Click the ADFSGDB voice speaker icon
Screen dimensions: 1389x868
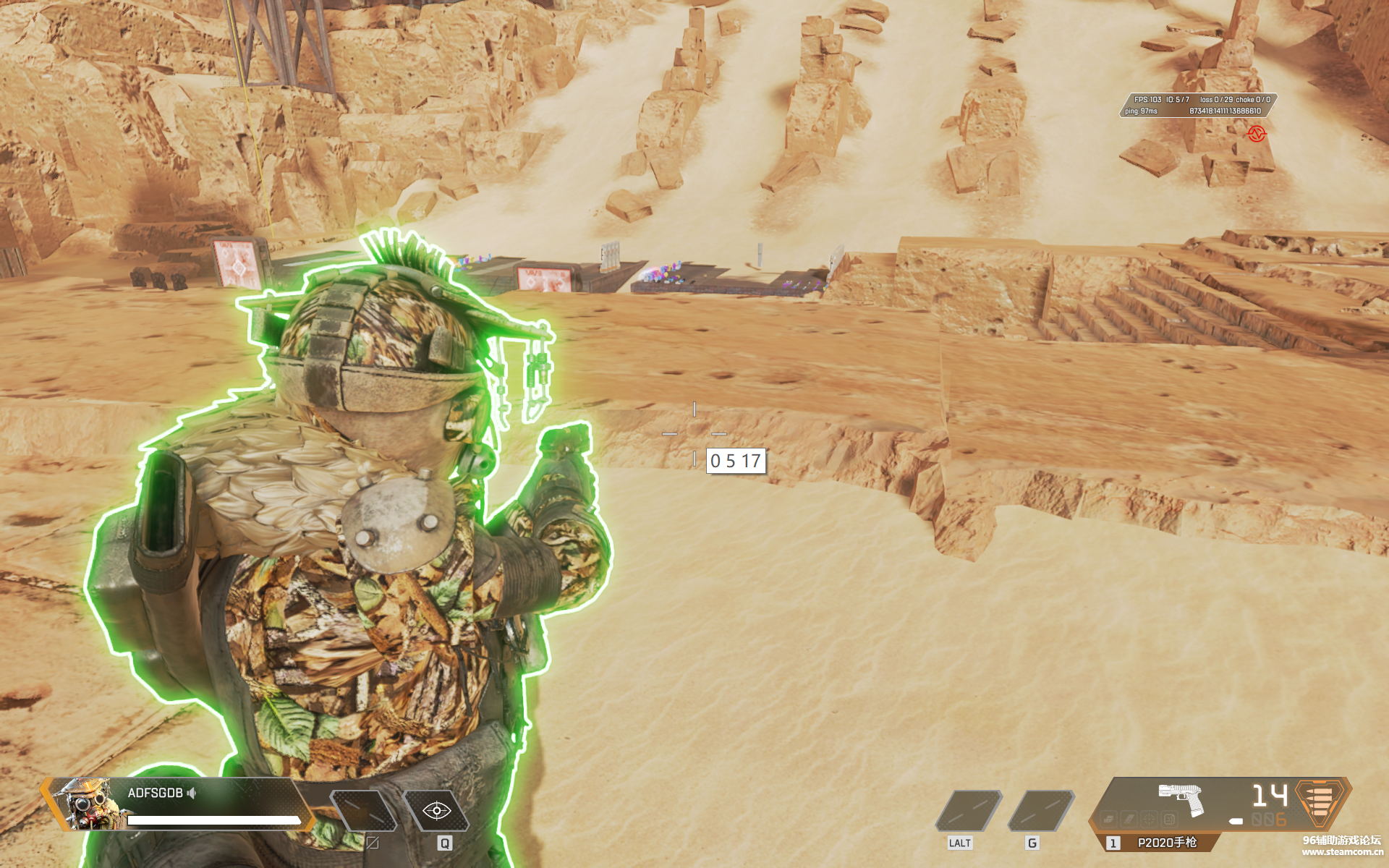click(x=192, y=793)
